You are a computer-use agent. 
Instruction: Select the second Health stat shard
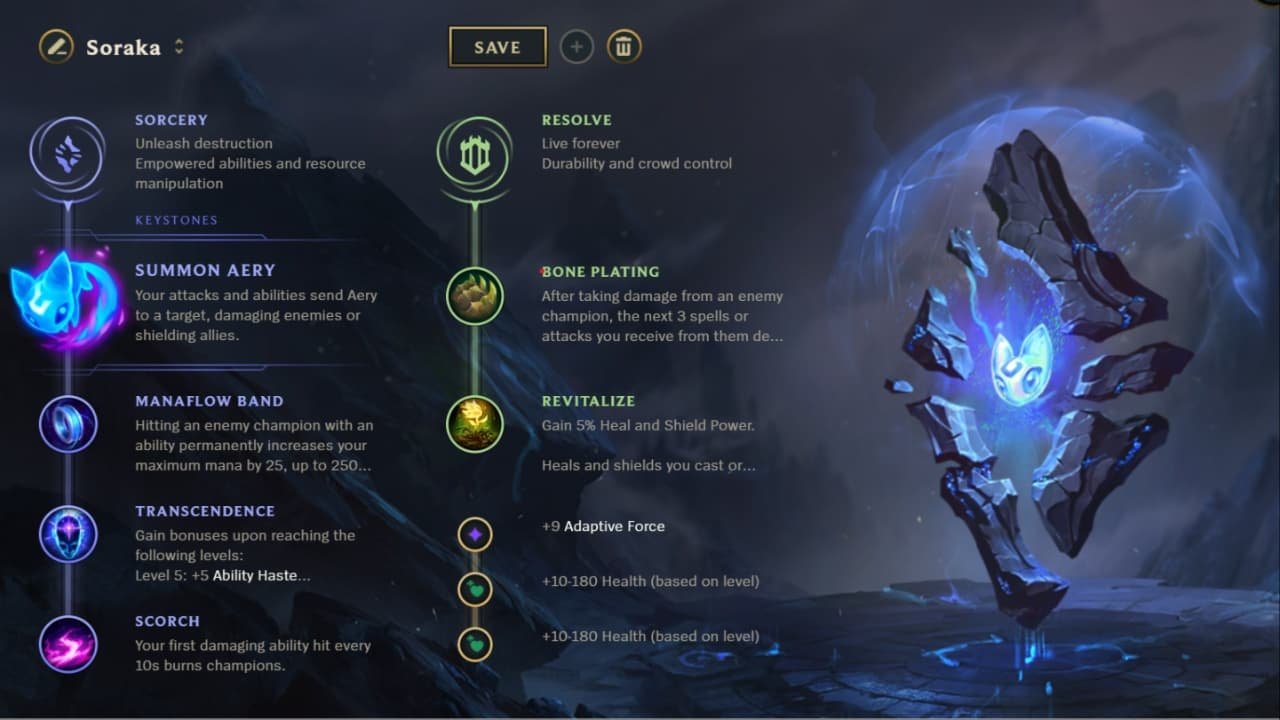coord(474,645)
